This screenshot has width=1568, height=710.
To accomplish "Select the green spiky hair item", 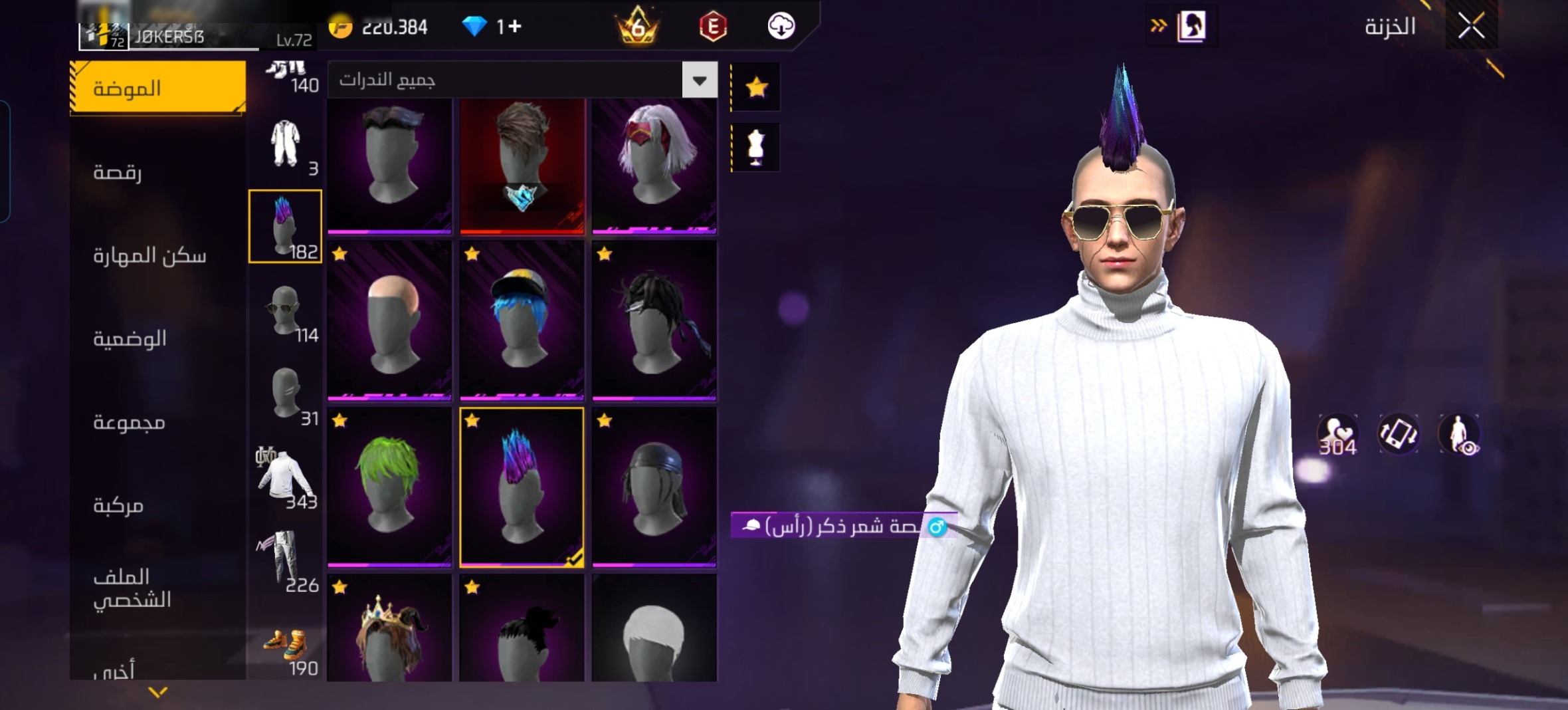I will click(389, 487).
